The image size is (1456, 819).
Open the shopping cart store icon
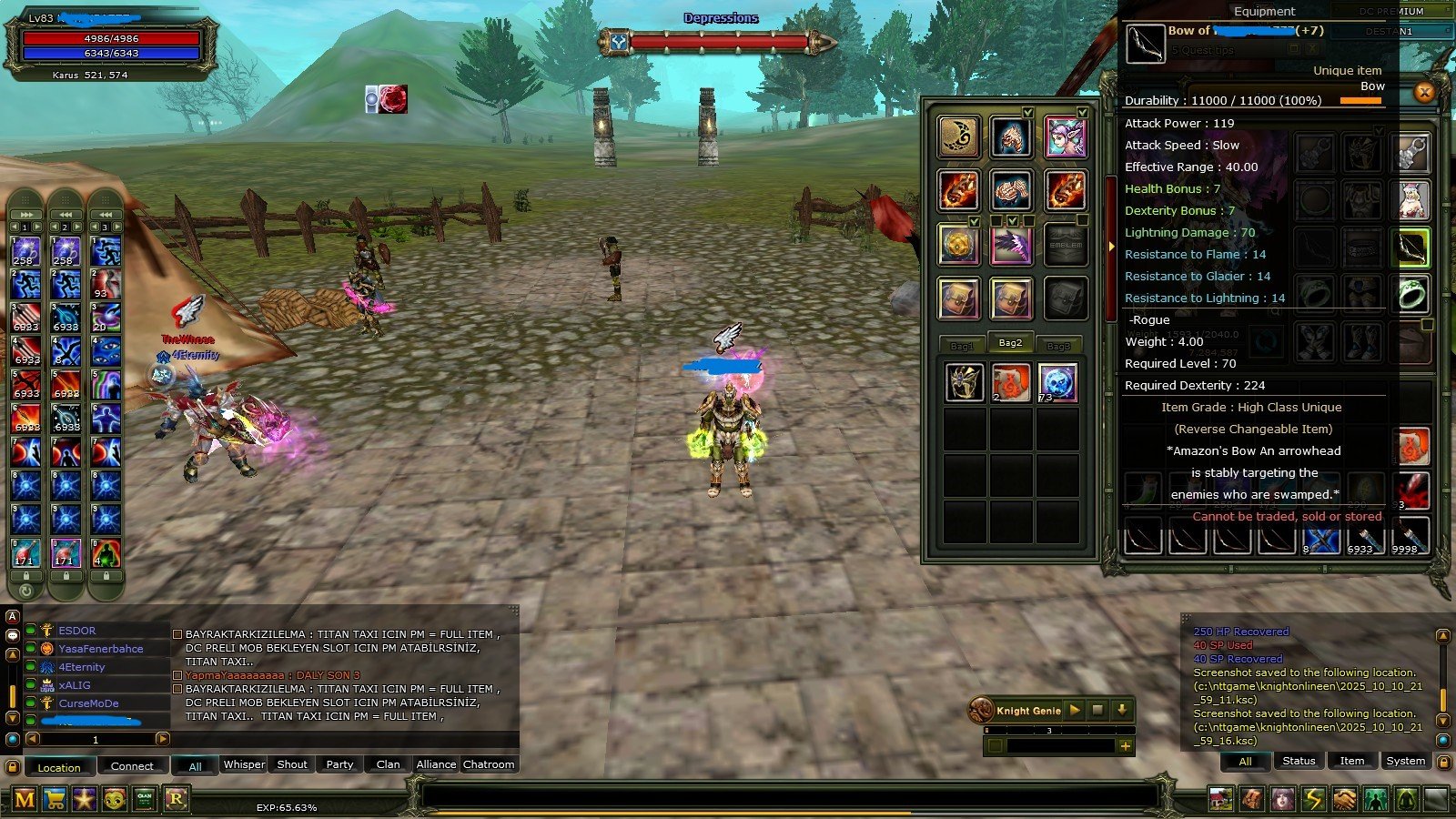[x=55, y=799]
